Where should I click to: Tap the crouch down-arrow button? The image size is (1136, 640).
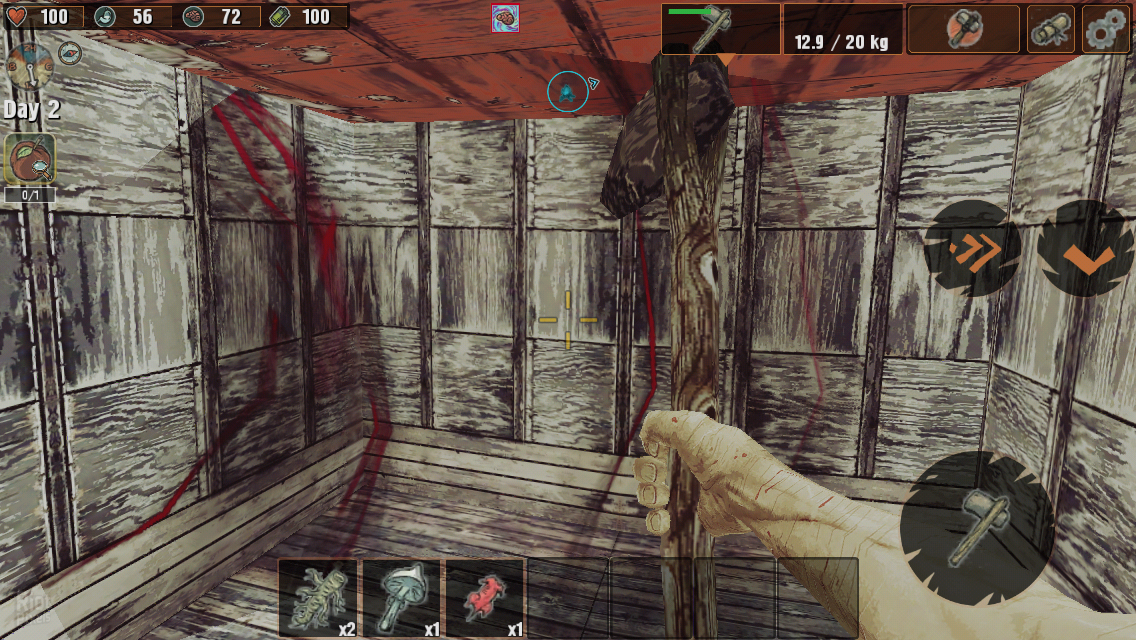1087,250
